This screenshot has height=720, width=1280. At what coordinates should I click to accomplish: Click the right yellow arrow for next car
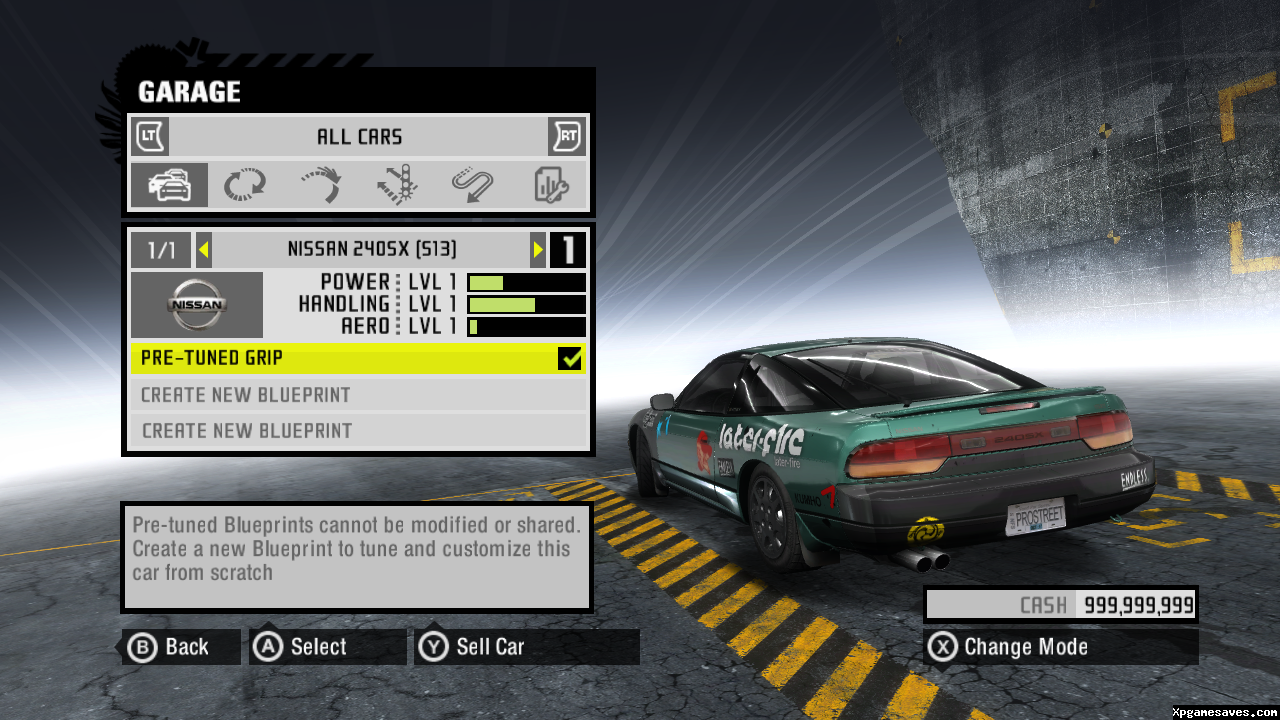pyautogui.click(x=538, y=250)
